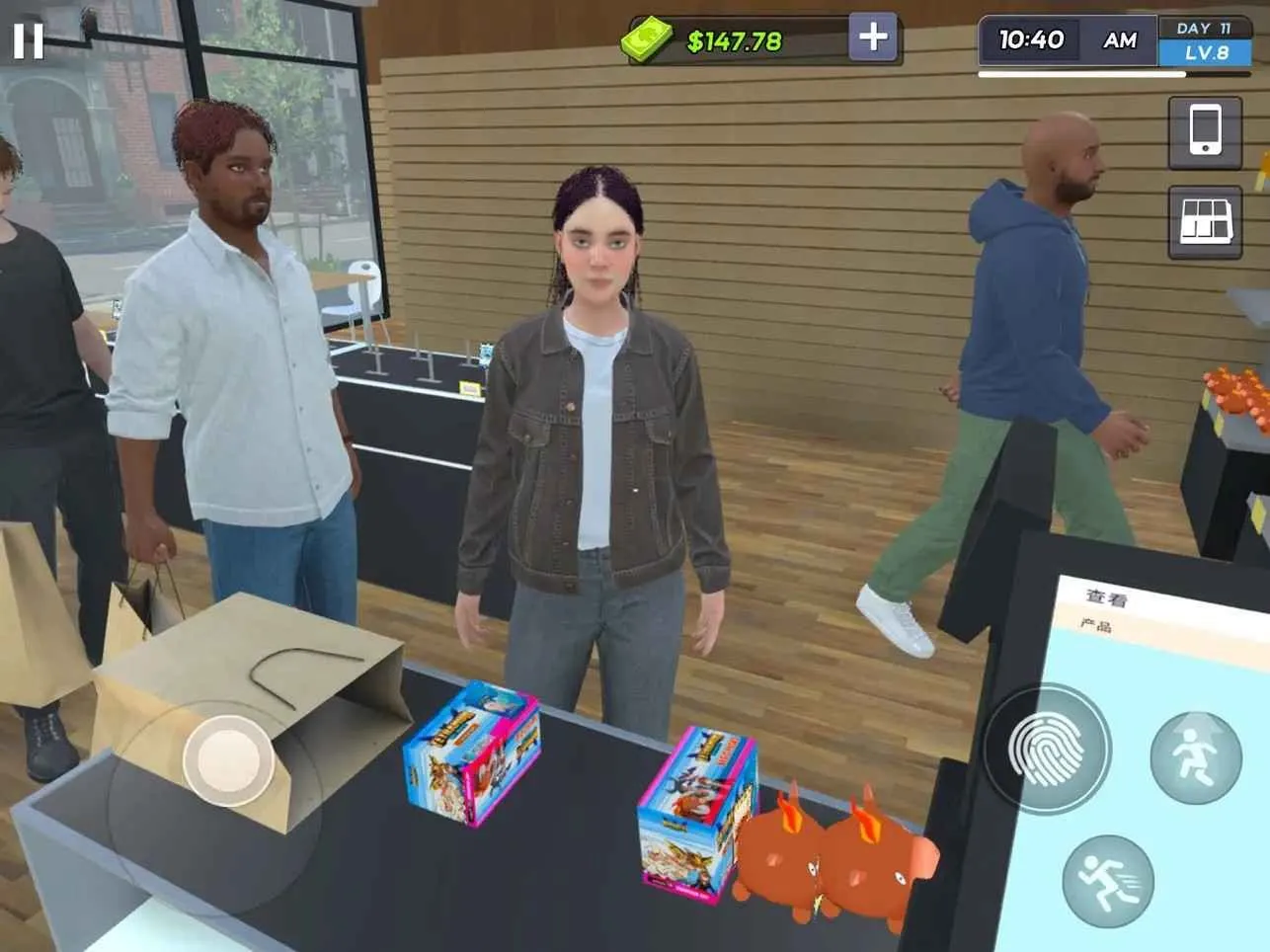Open the smartphone menu
Viewport: 1270px width, 952px height.
click(x=1205, y=131)
